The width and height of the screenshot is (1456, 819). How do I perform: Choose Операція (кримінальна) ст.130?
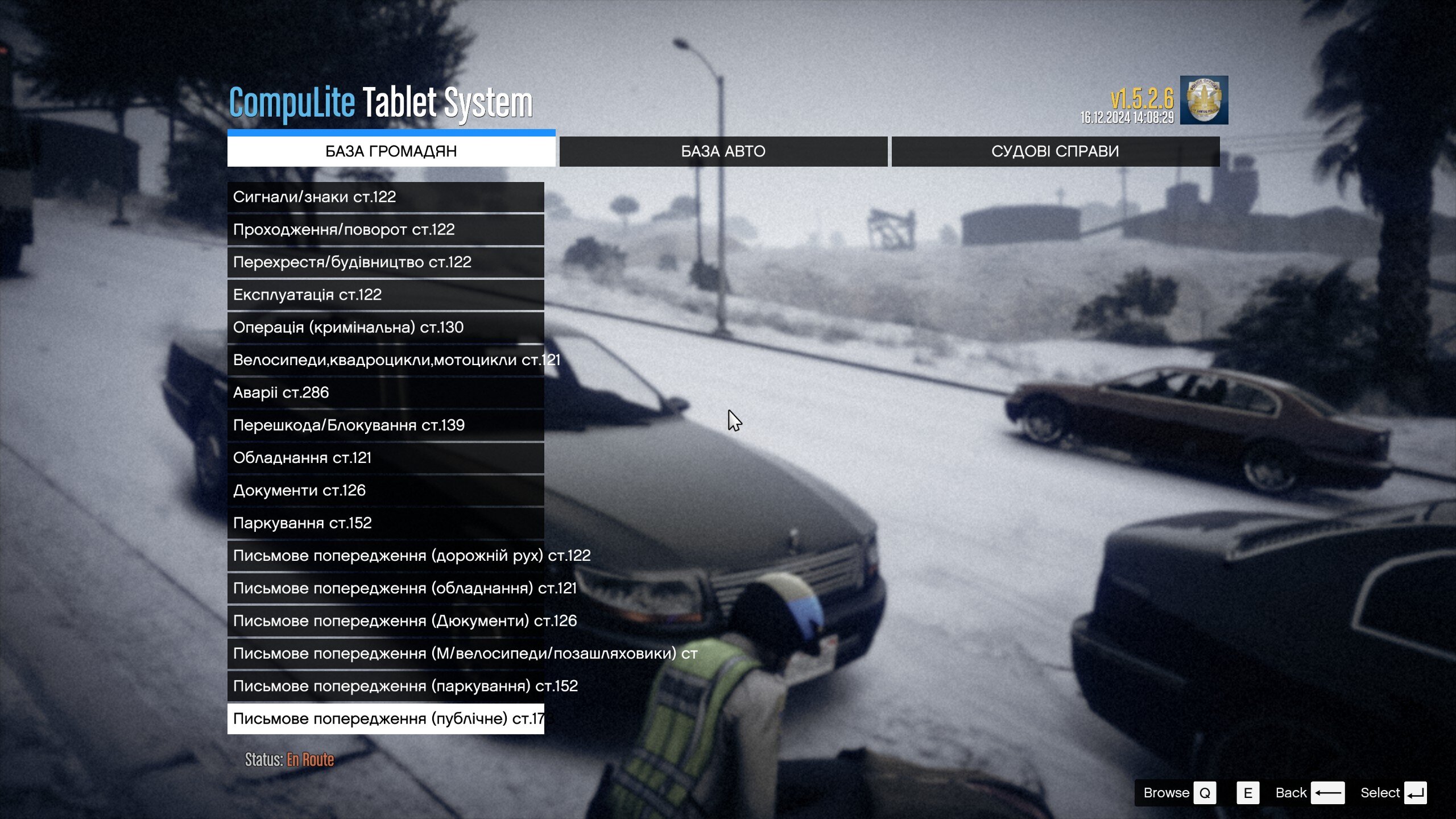click(386, 328)
